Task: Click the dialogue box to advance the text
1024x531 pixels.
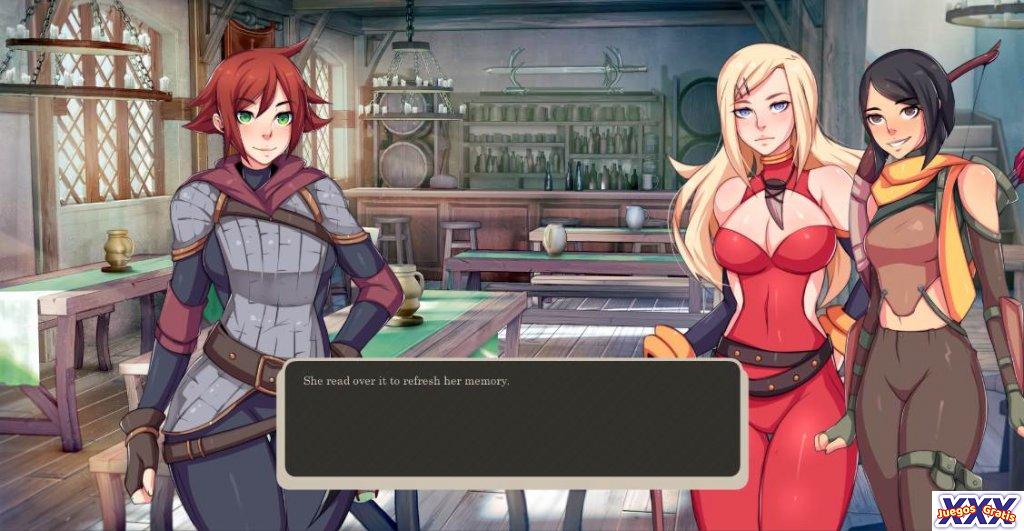Action: tap(512, 422)
